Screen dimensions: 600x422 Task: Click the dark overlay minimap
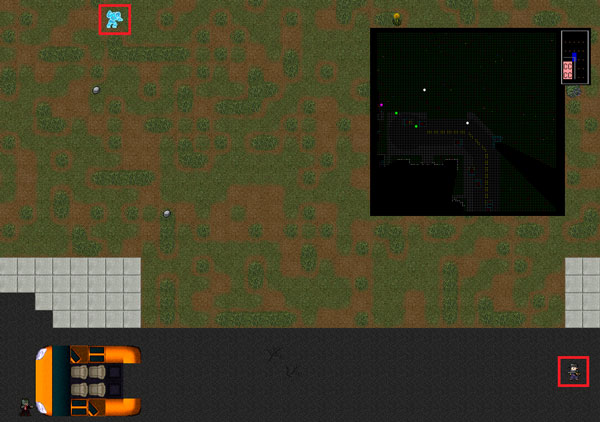pos(467,121)
